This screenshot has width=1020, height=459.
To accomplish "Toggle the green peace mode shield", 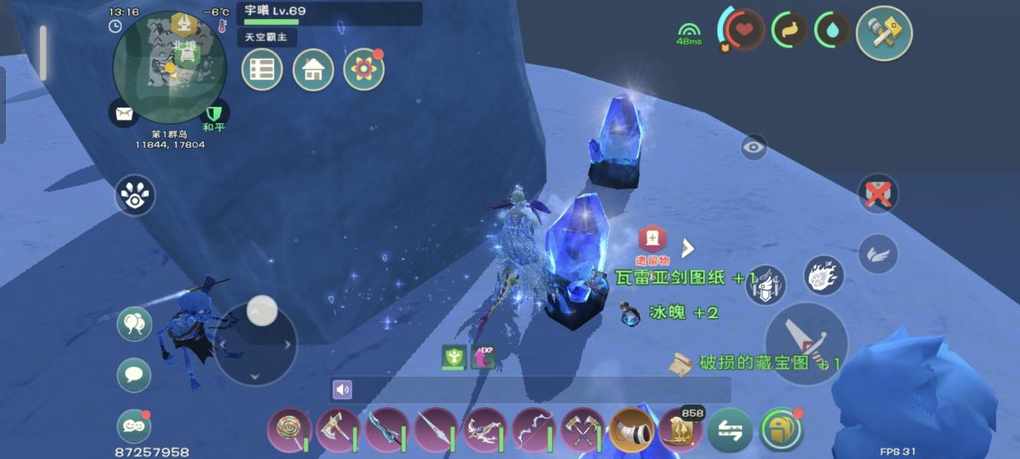I will coord(214,113).
